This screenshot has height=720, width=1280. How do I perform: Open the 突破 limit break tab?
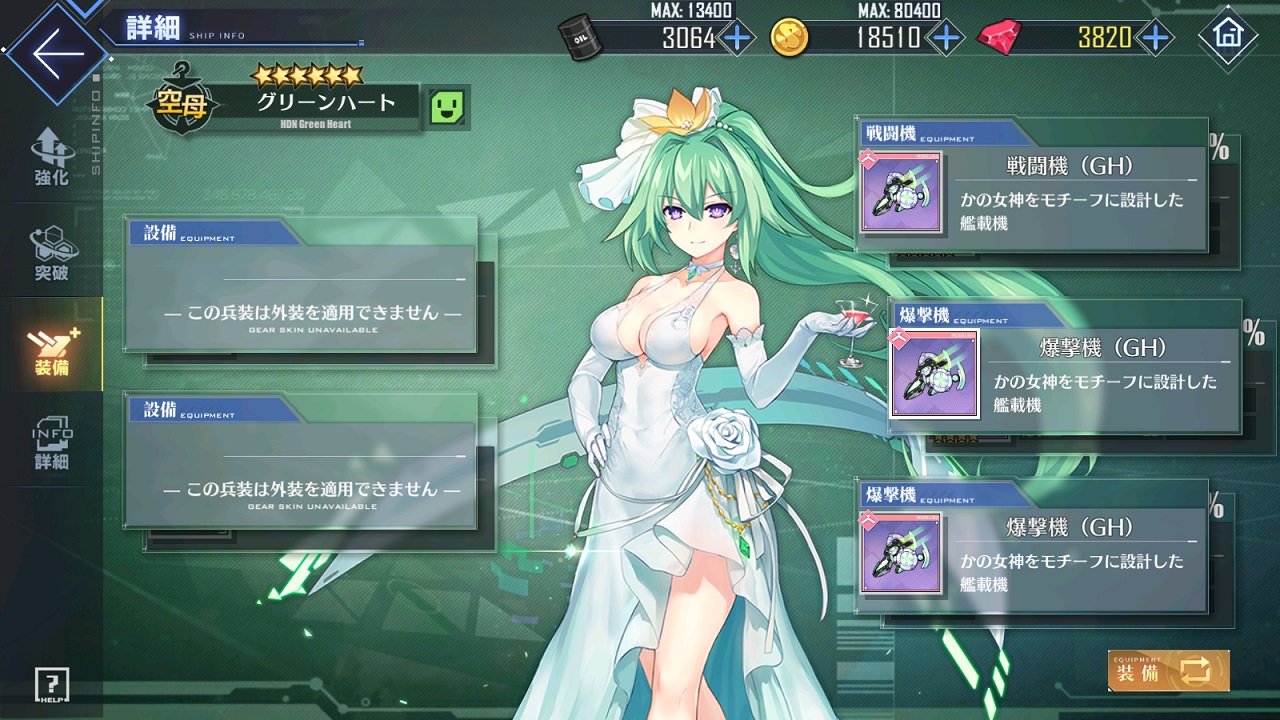point(52,253)
